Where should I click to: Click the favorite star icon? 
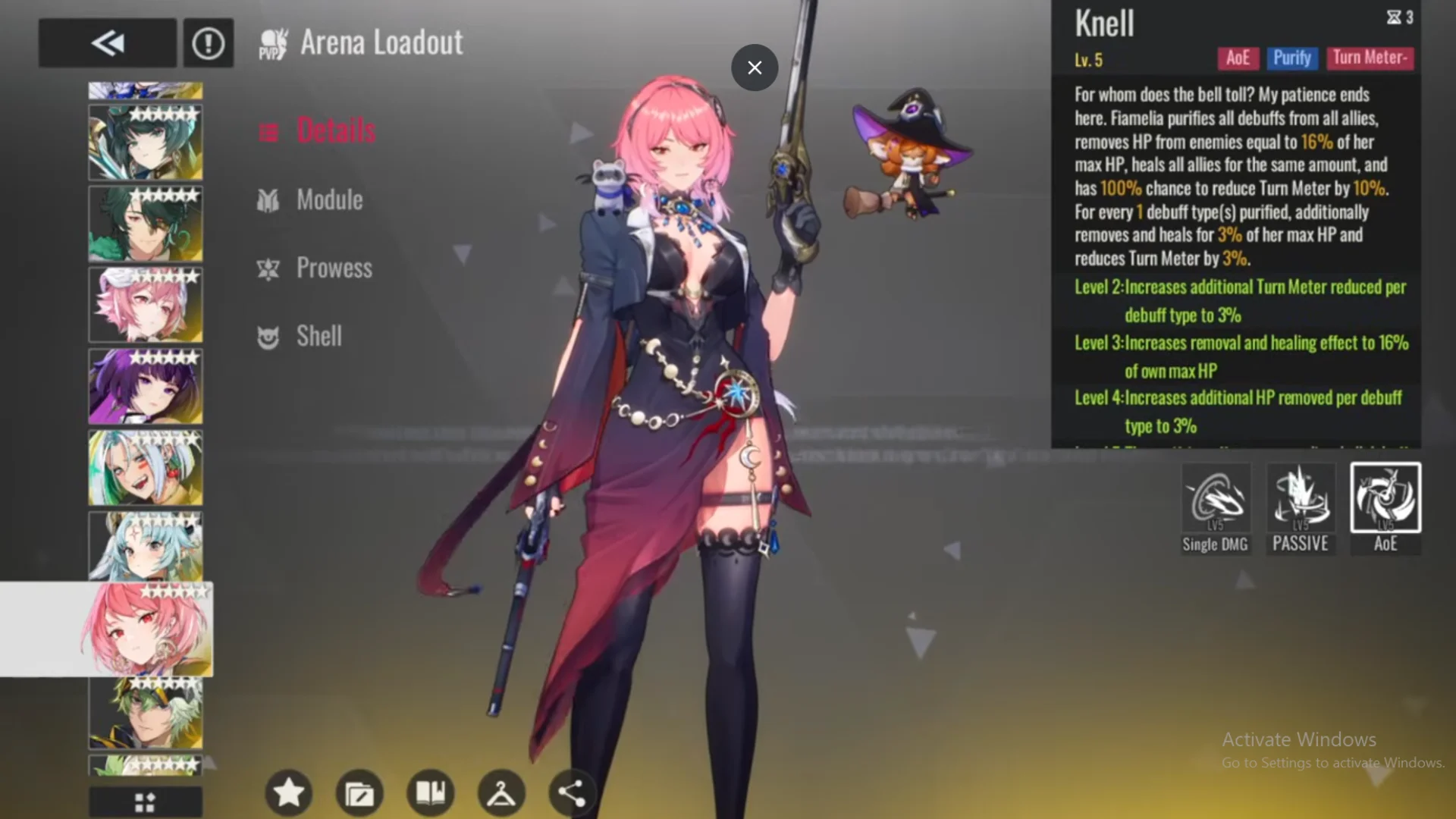[x=288, y=792]
